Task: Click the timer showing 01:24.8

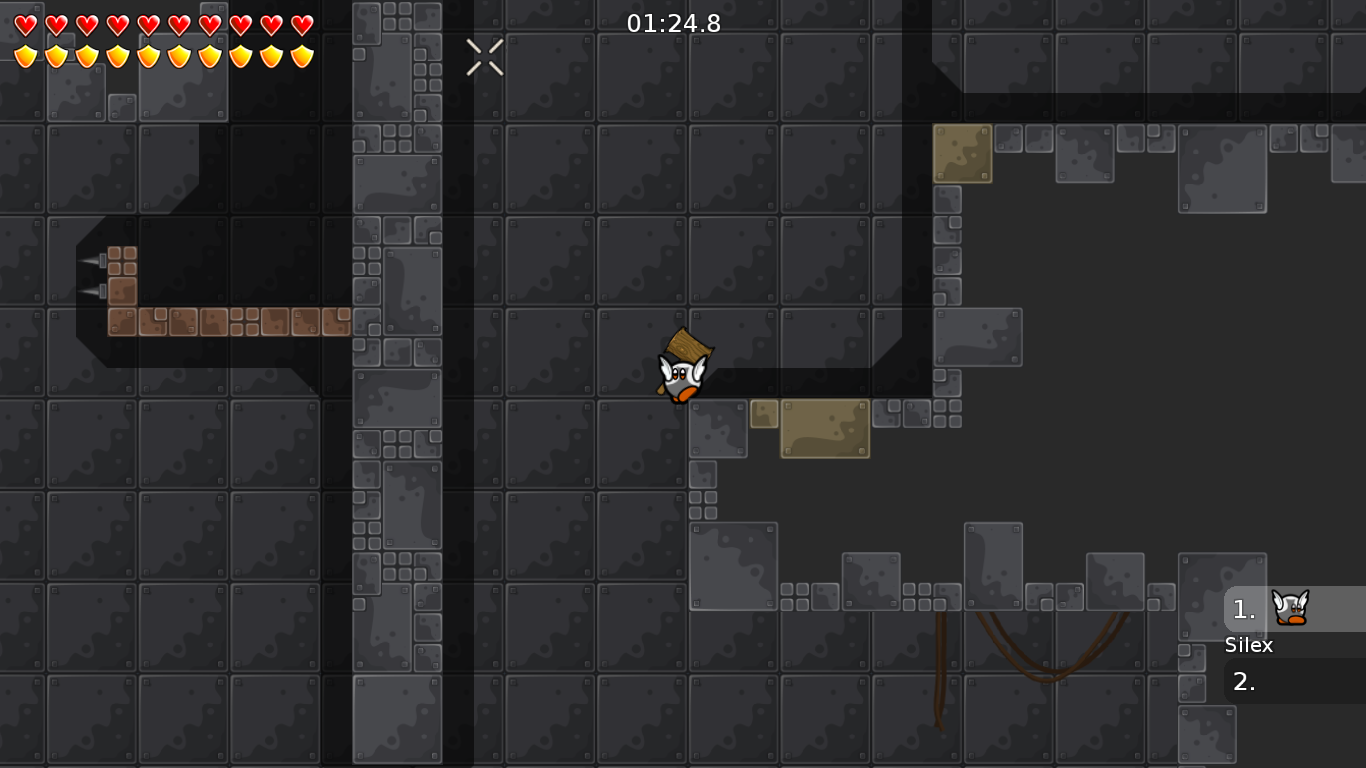Action: point(671,24)
